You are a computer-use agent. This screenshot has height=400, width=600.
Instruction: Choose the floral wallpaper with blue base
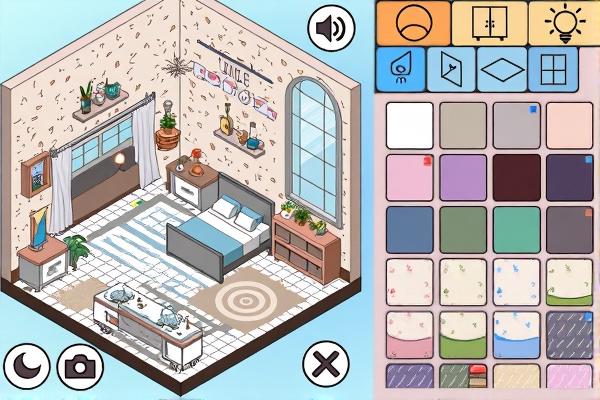[517, 335]
